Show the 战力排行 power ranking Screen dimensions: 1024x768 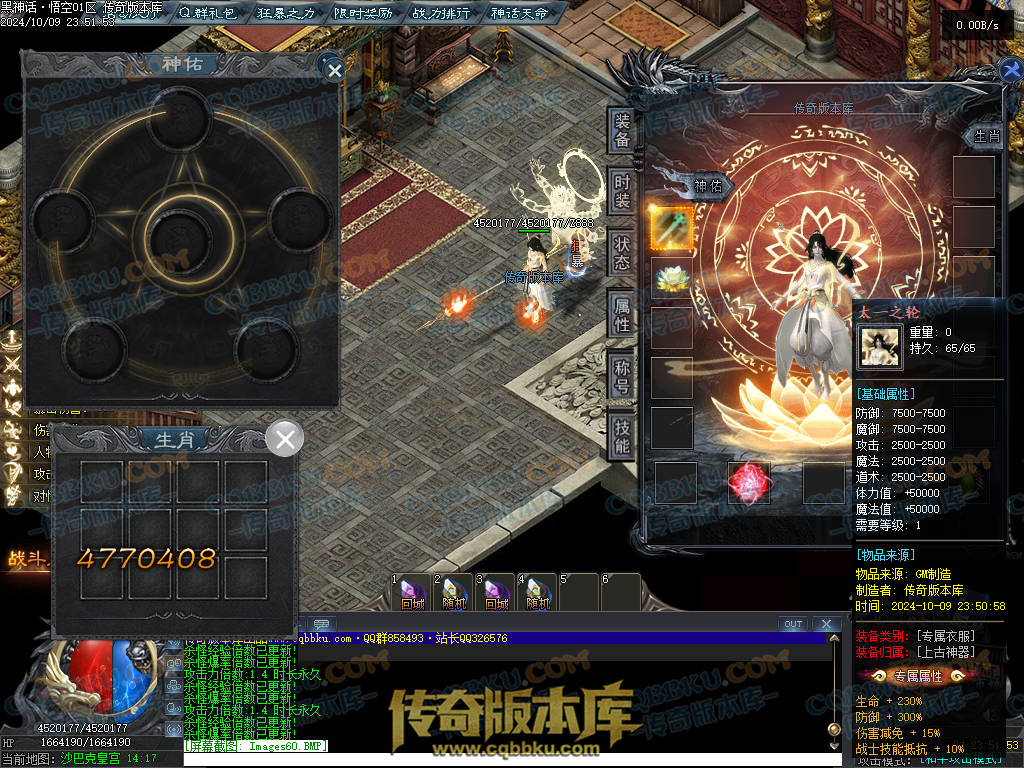click(441, 13)
